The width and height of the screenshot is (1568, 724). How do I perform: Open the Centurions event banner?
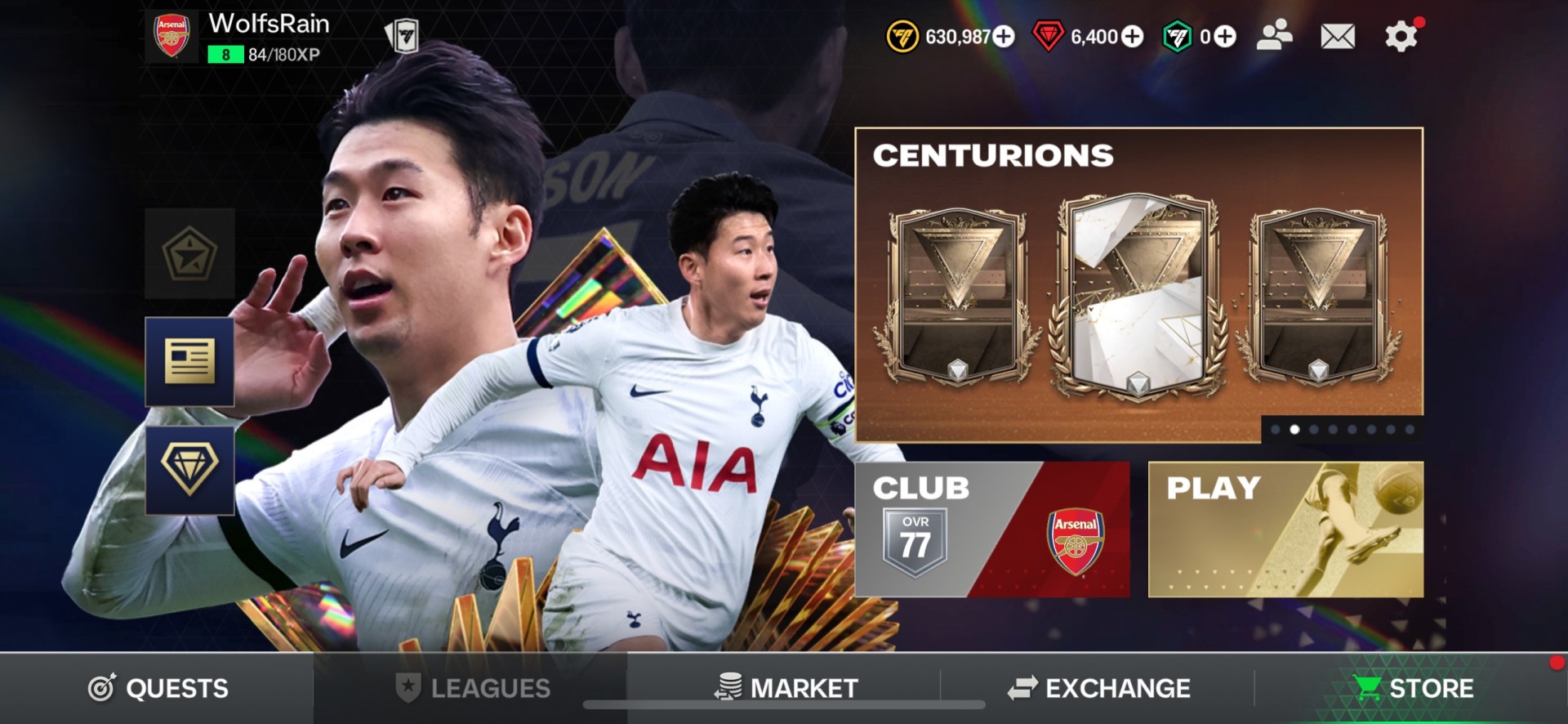point(1138,283)
